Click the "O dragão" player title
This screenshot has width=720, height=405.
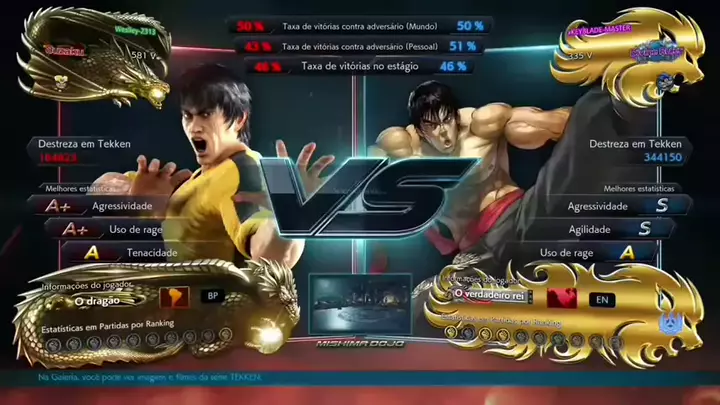[x=98, y=300]
